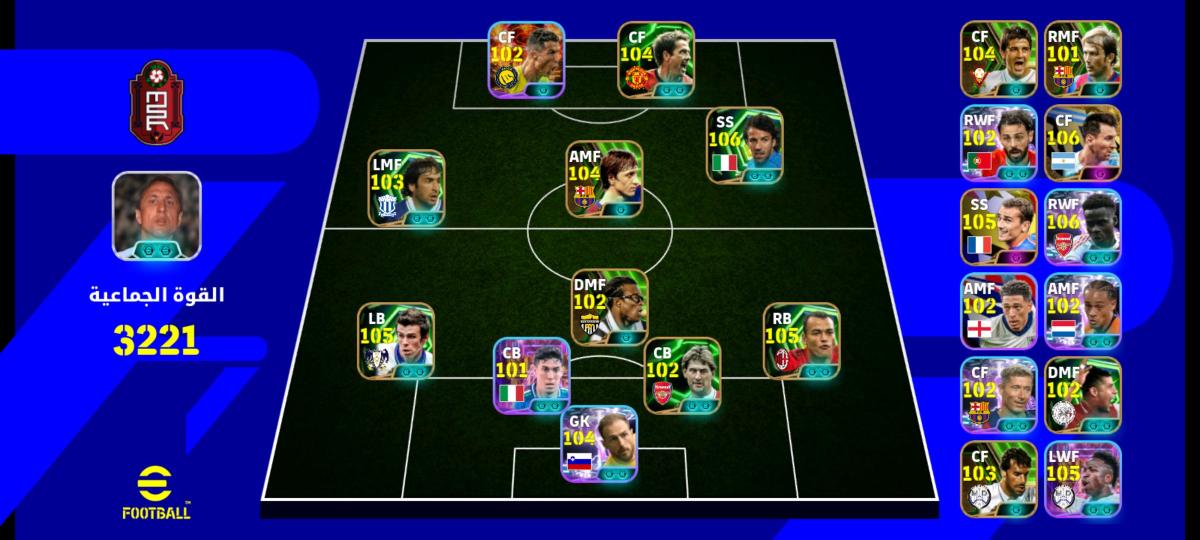Select the LWF 105 substitute card
The height and width of the screenshot is (540, 1200).
(1083, 479)
